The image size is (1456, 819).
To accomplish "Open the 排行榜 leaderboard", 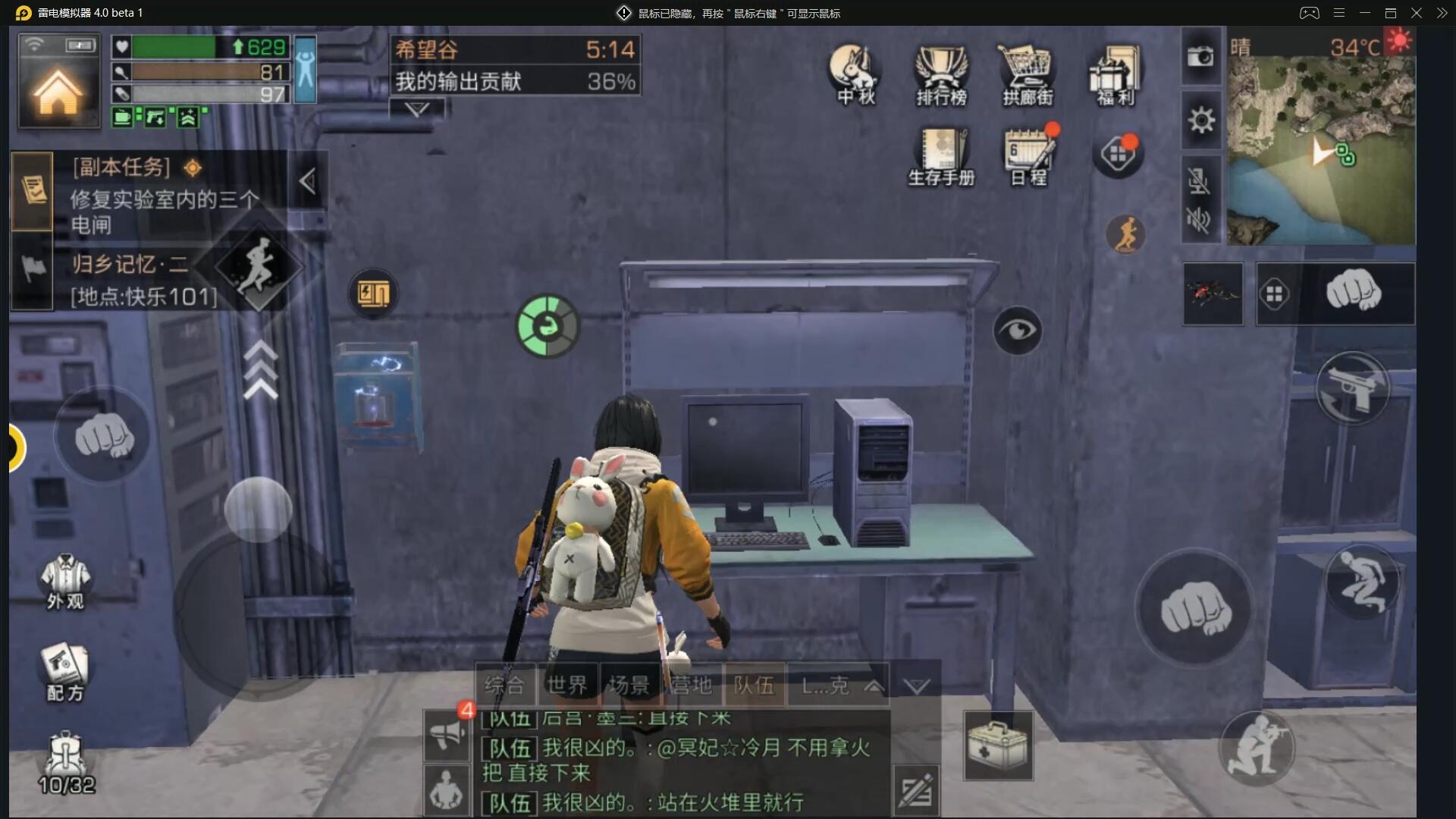I will pos(943,72).
